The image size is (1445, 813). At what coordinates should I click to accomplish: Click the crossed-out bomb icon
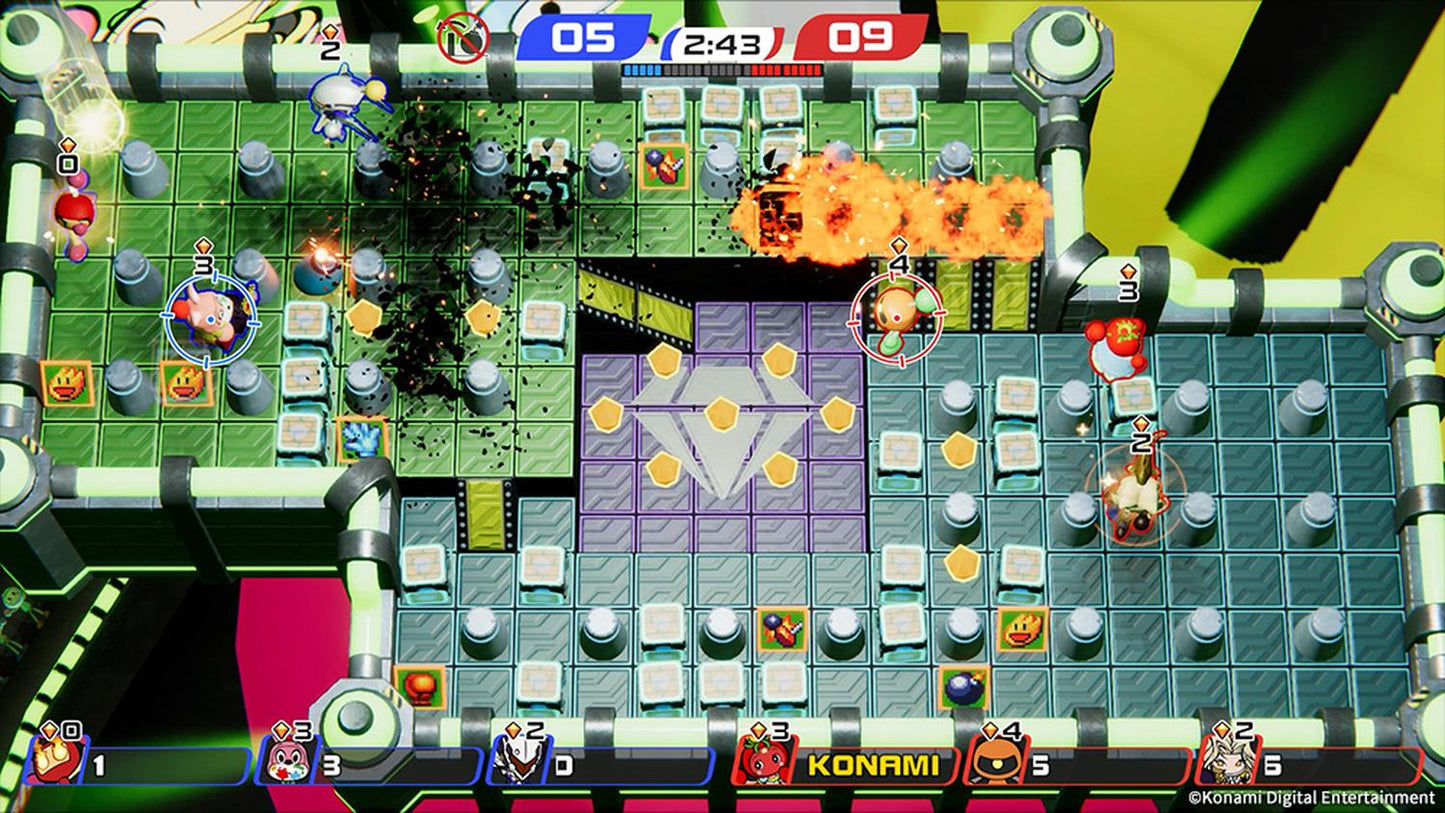click(x=462, y=38)
